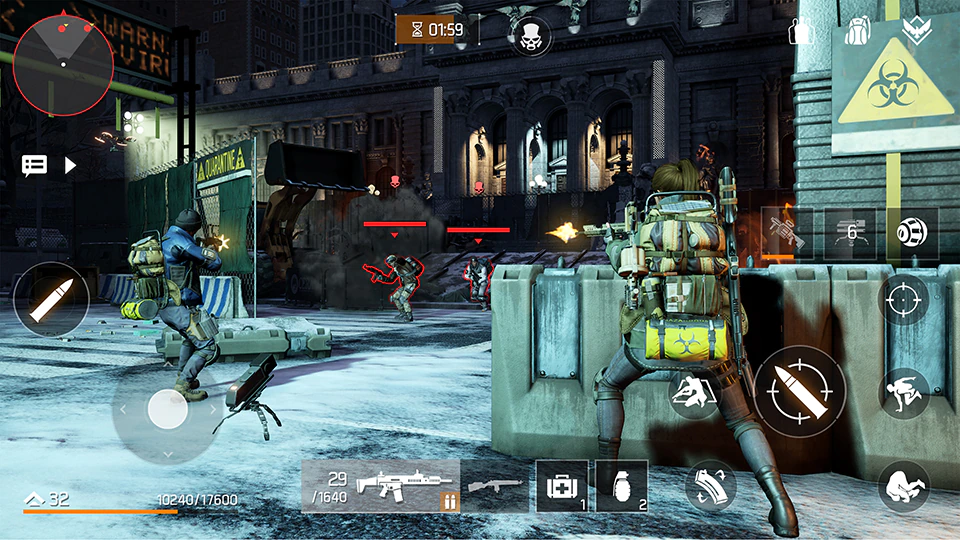The width and height of the screenshot is (960, 540).
Task: Activate the round drone skill icon
Action: coord(912,233)
